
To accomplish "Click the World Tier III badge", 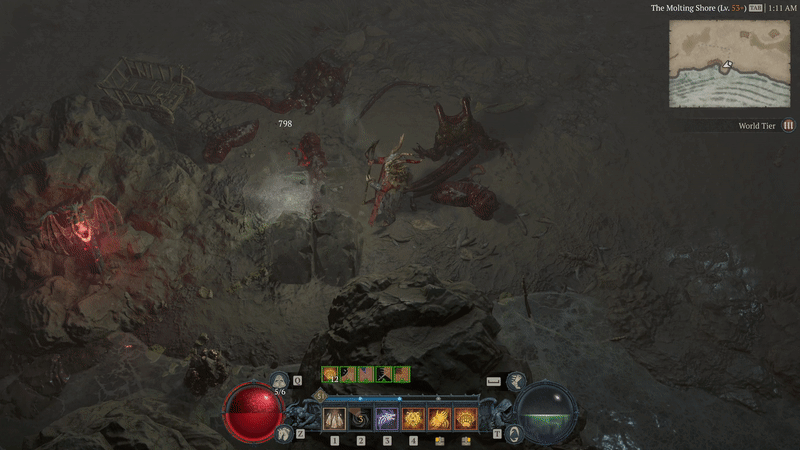I will click(788, 126).
